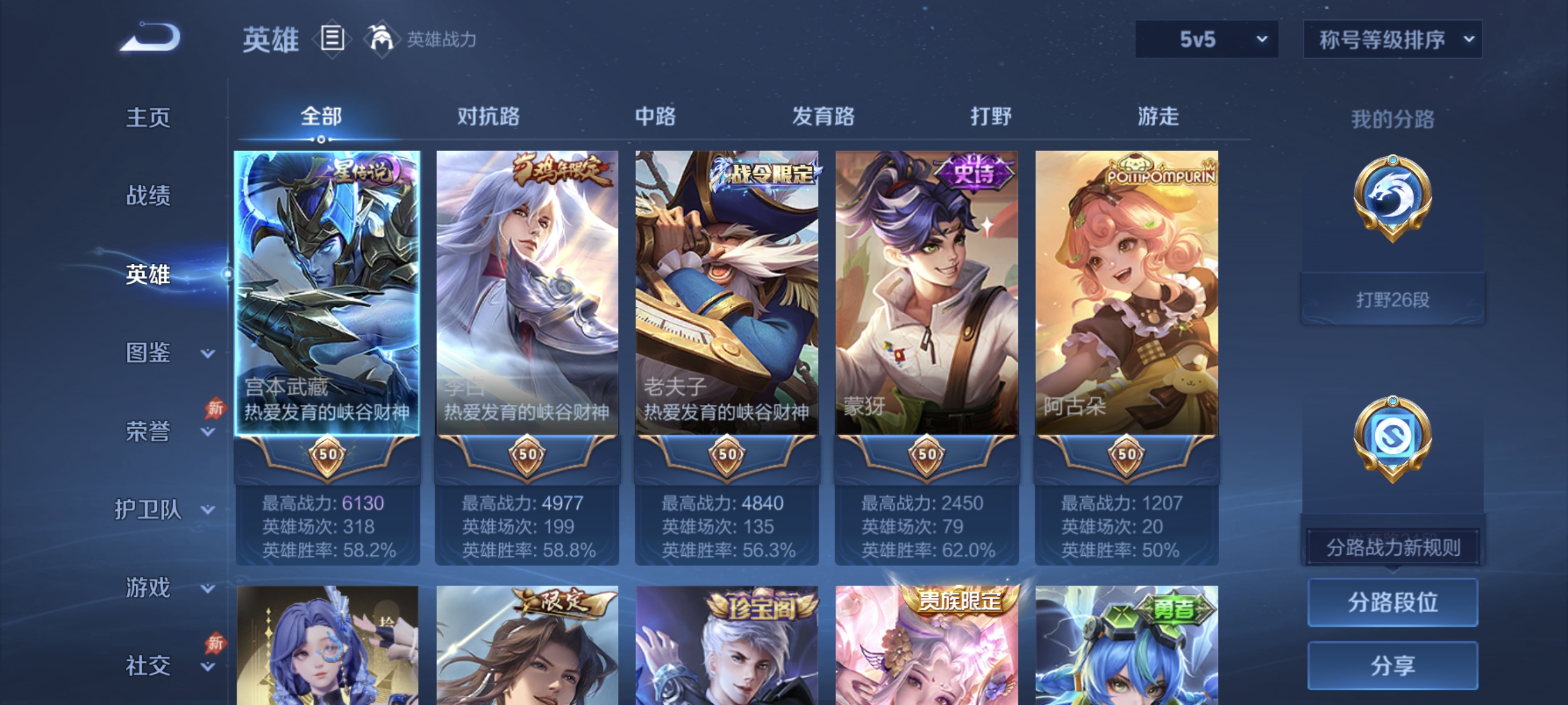
Task: Open the 战绩 sidebar menu item
Action: 148,197
